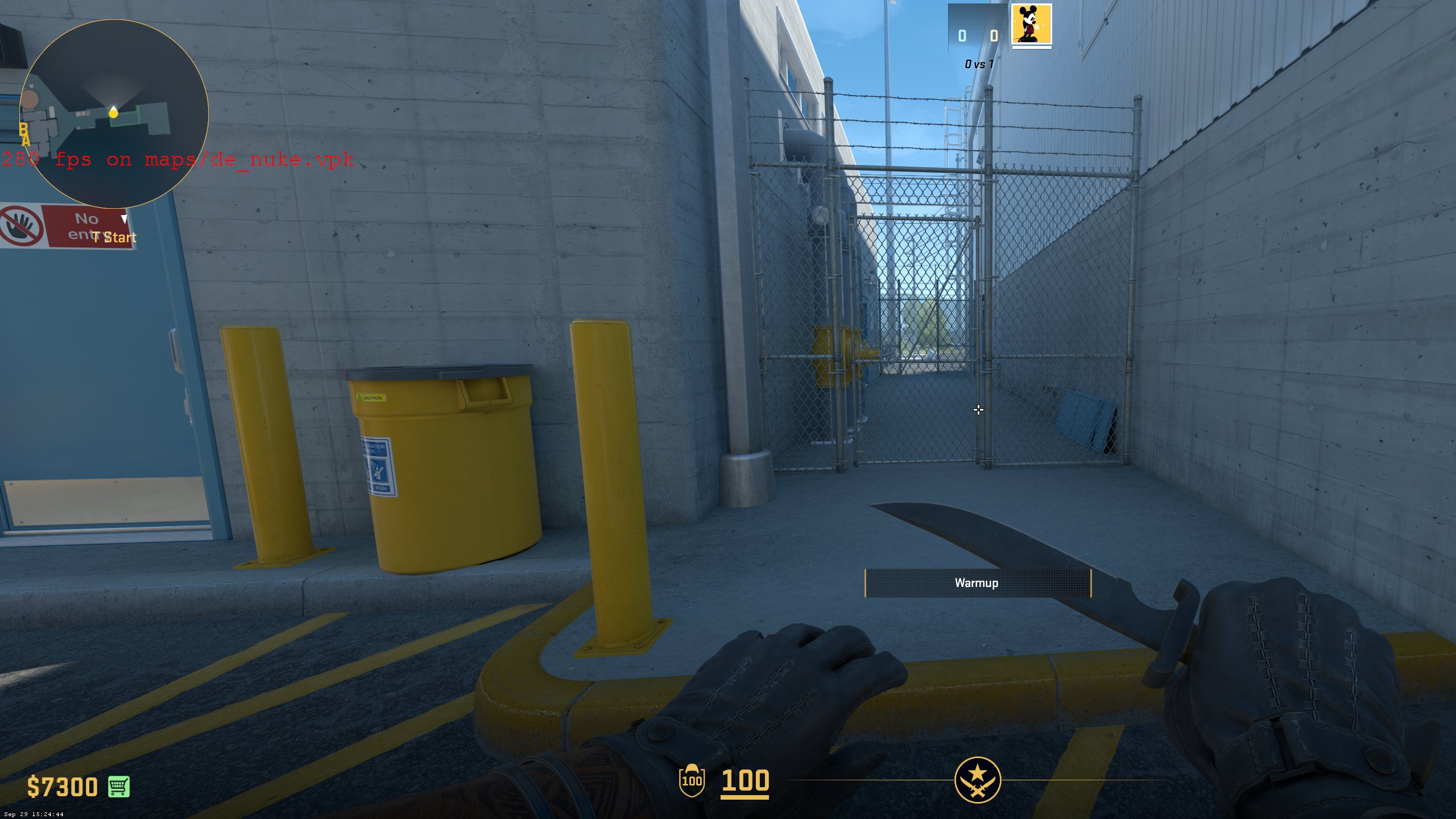Screen dimensions: 1456x819
Task: Click the decontamination label on yellow trash bin
Action: [x=378, y=468]
